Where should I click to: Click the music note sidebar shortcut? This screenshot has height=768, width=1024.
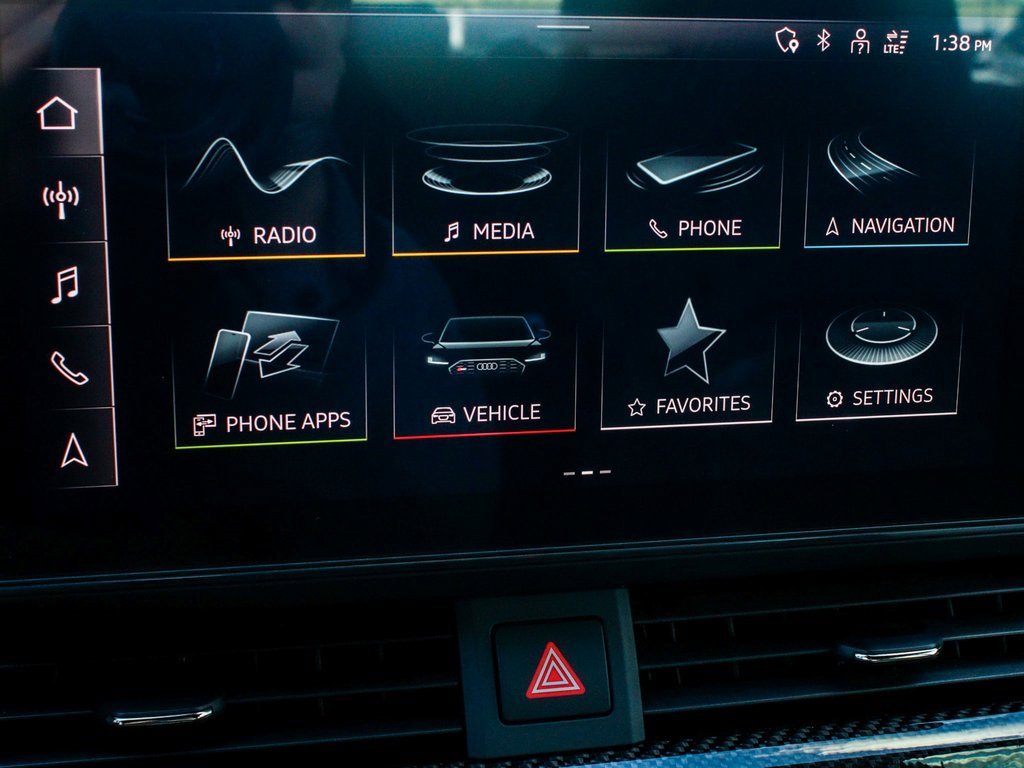coord(64,284)
